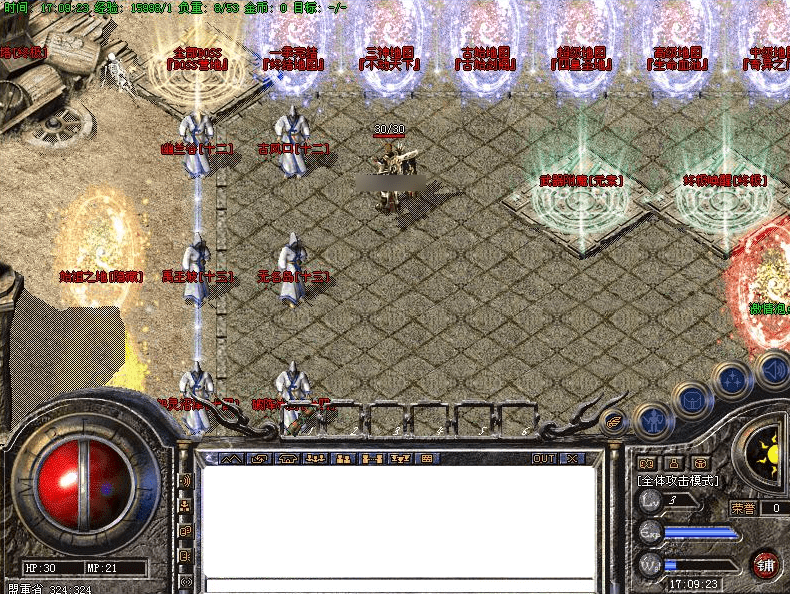Toggle the sound-wave chat channel side button
This screenshot has height=594, width=790.
pyautogui.click(x=186, y=480)
